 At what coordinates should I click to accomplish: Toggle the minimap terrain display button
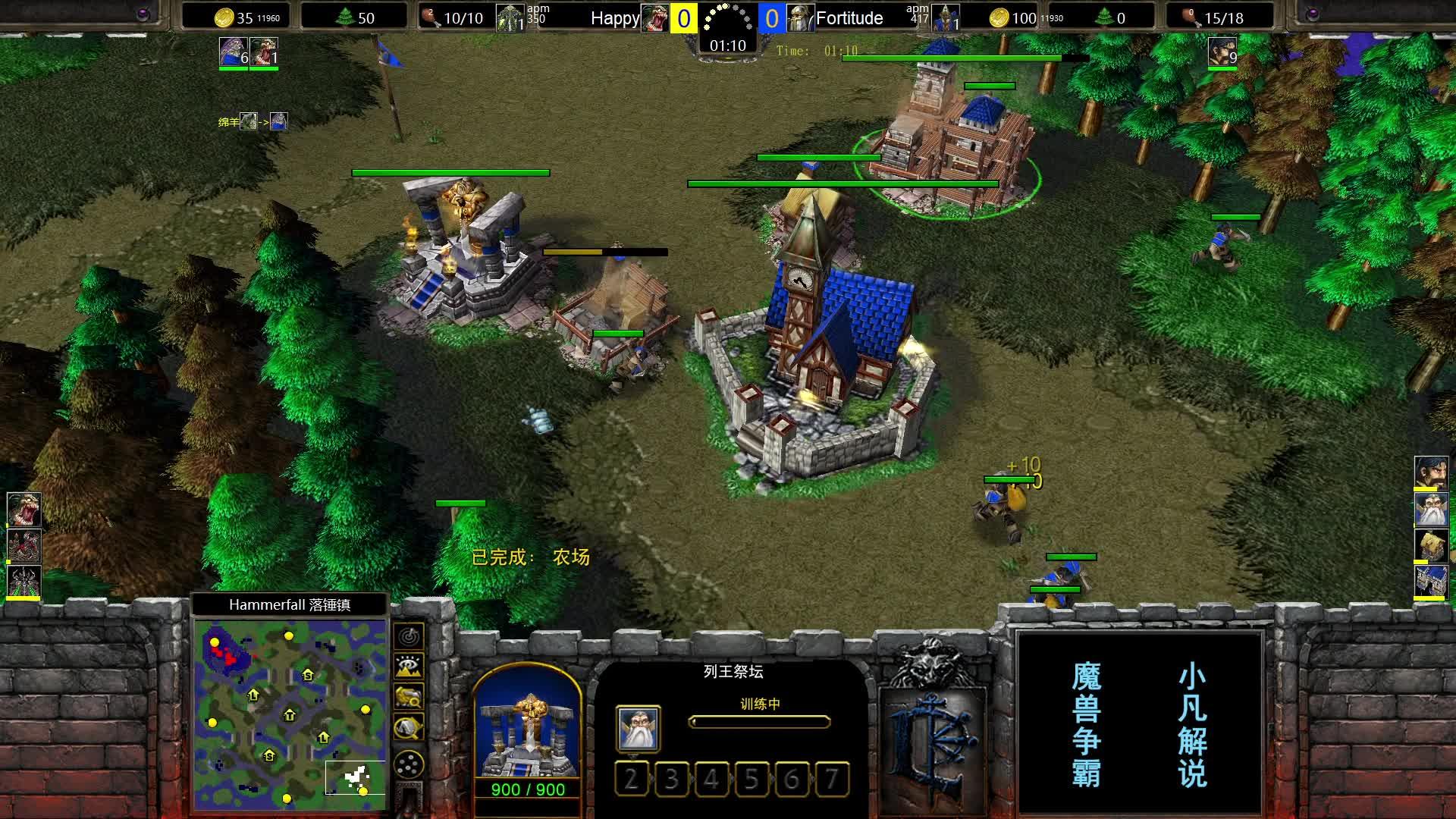[409, 667]
